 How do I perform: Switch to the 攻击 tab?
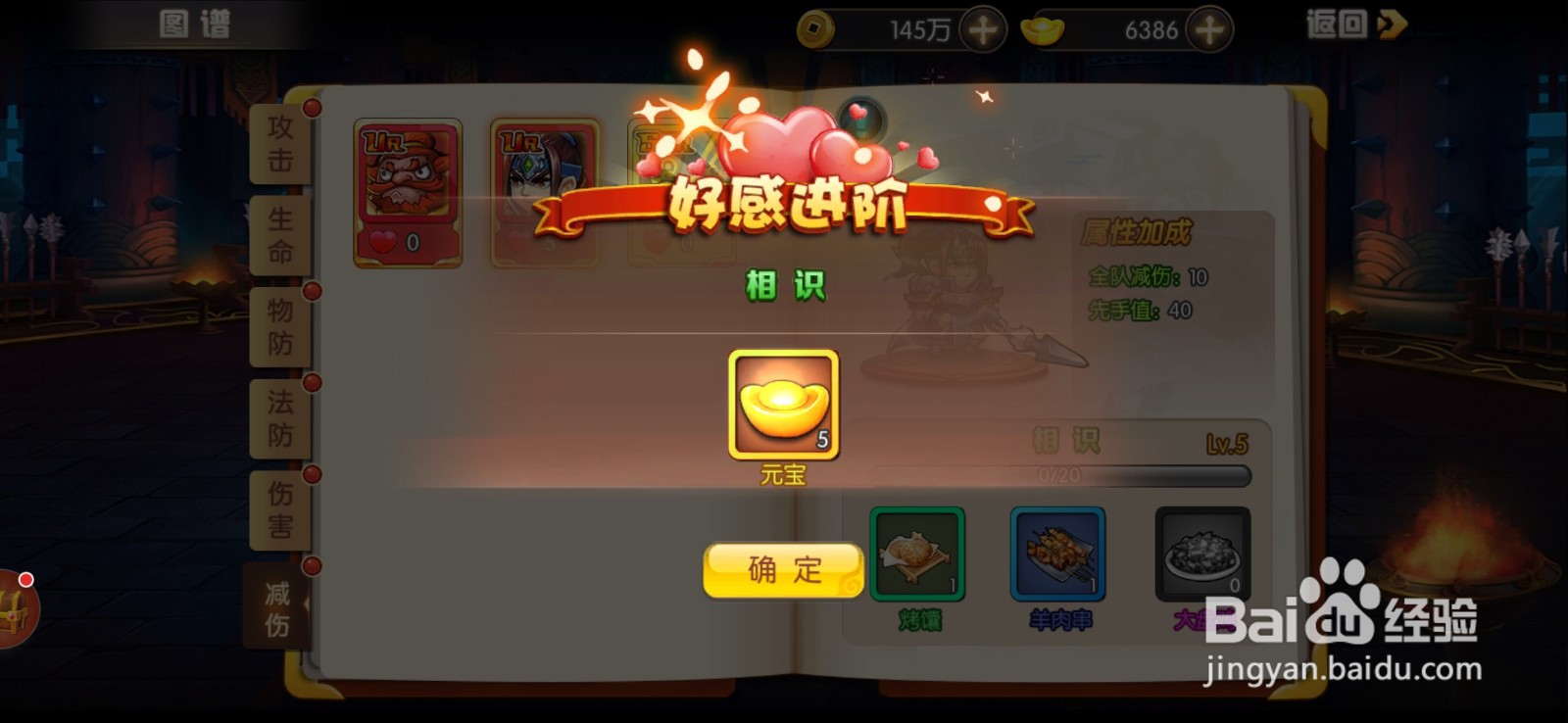coord(277,146)
